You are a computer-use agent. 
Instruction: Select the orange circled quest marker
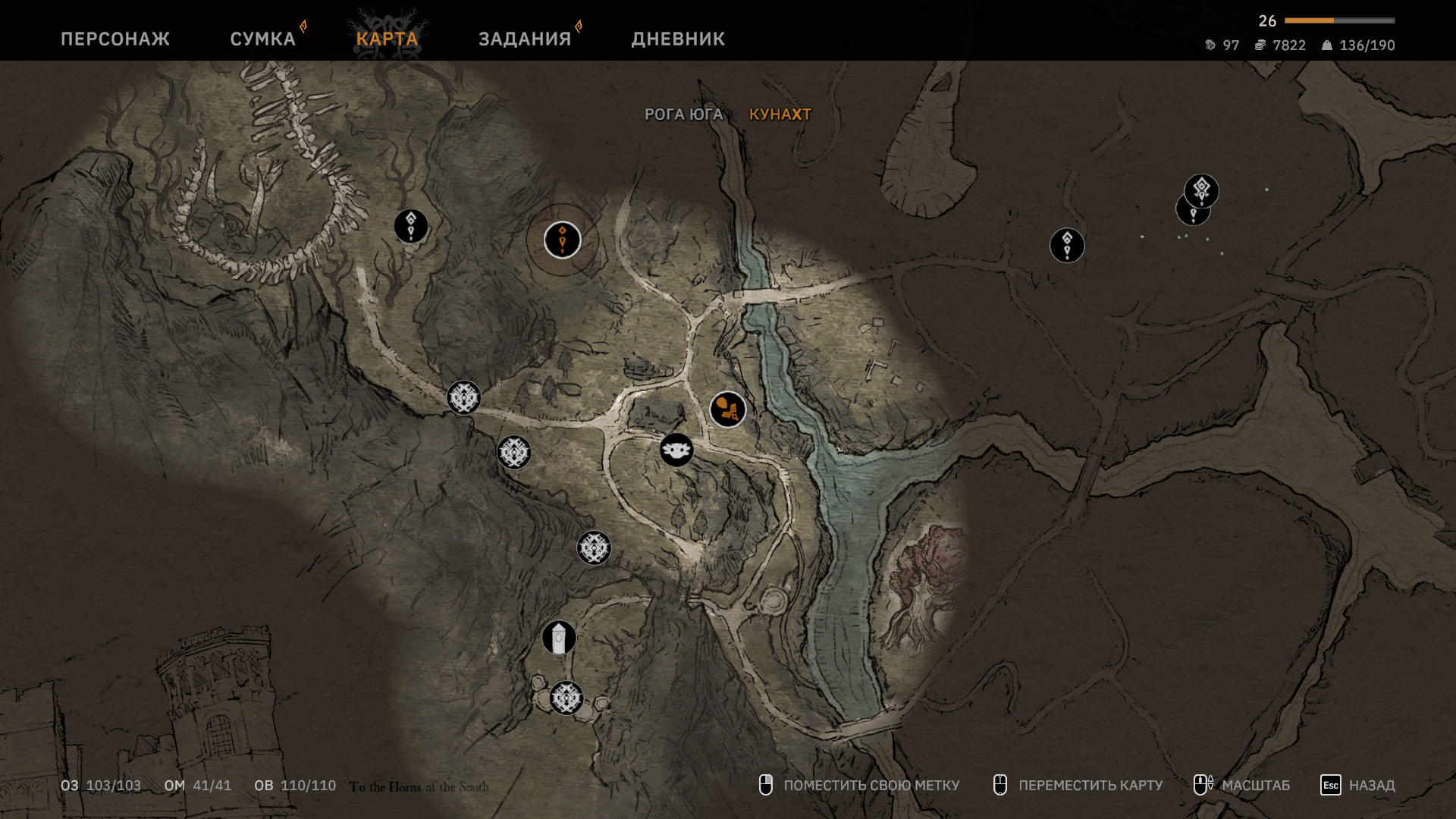562,240
